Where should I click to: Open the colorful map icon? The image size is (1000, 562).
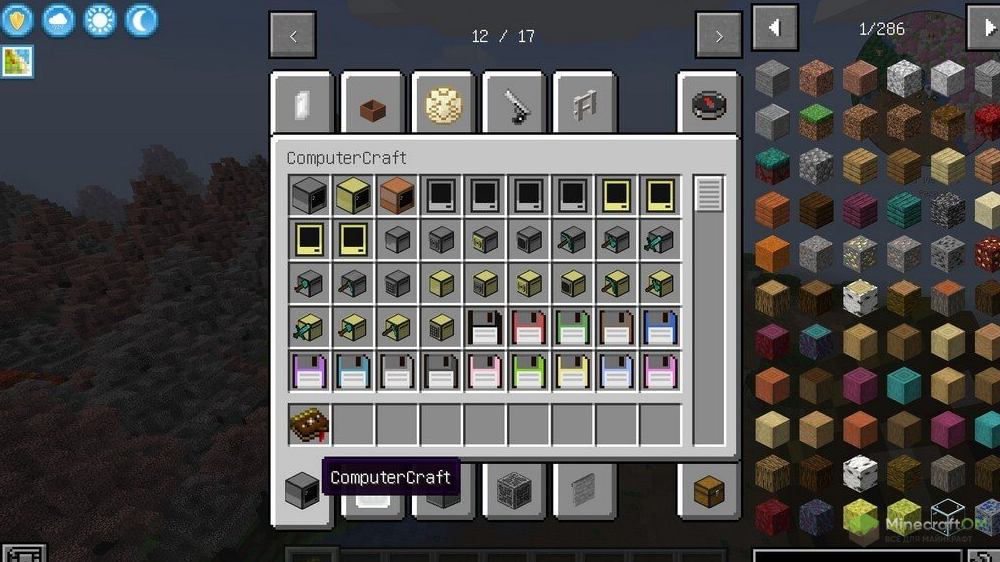17,62
